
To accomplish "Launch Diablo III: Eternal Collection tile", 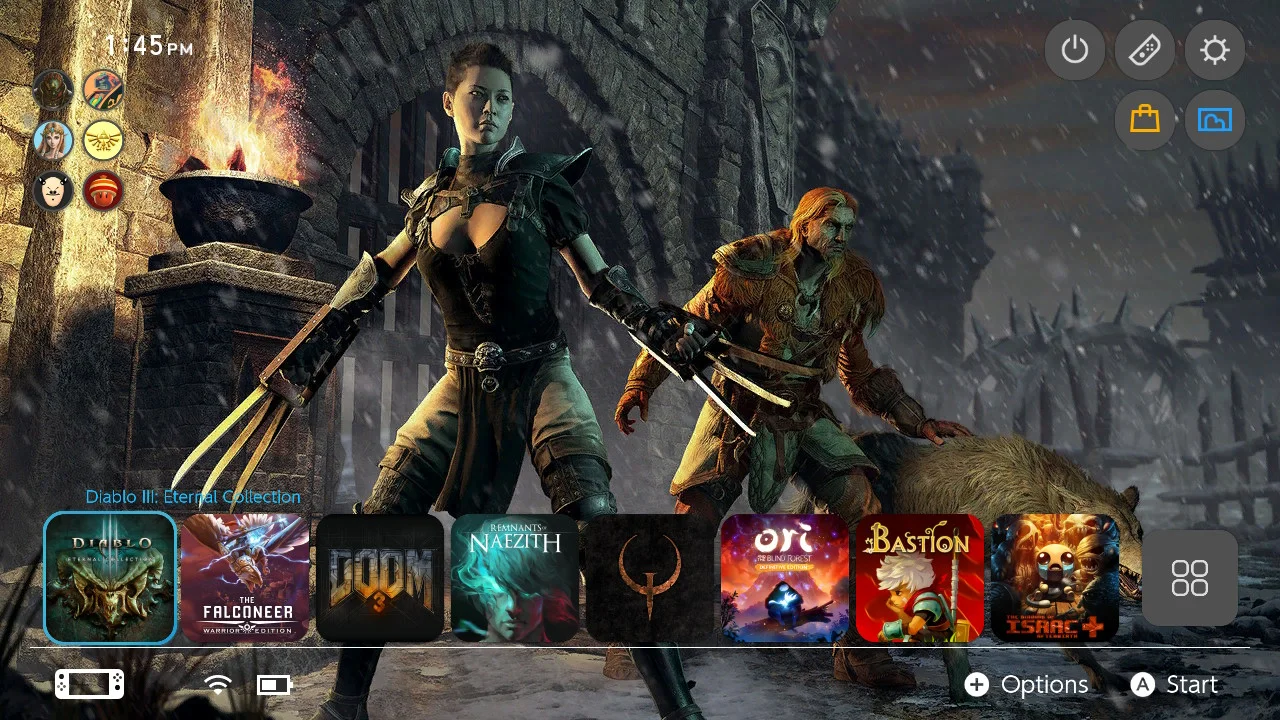I will pyautogui.click(x=110, y=578).
